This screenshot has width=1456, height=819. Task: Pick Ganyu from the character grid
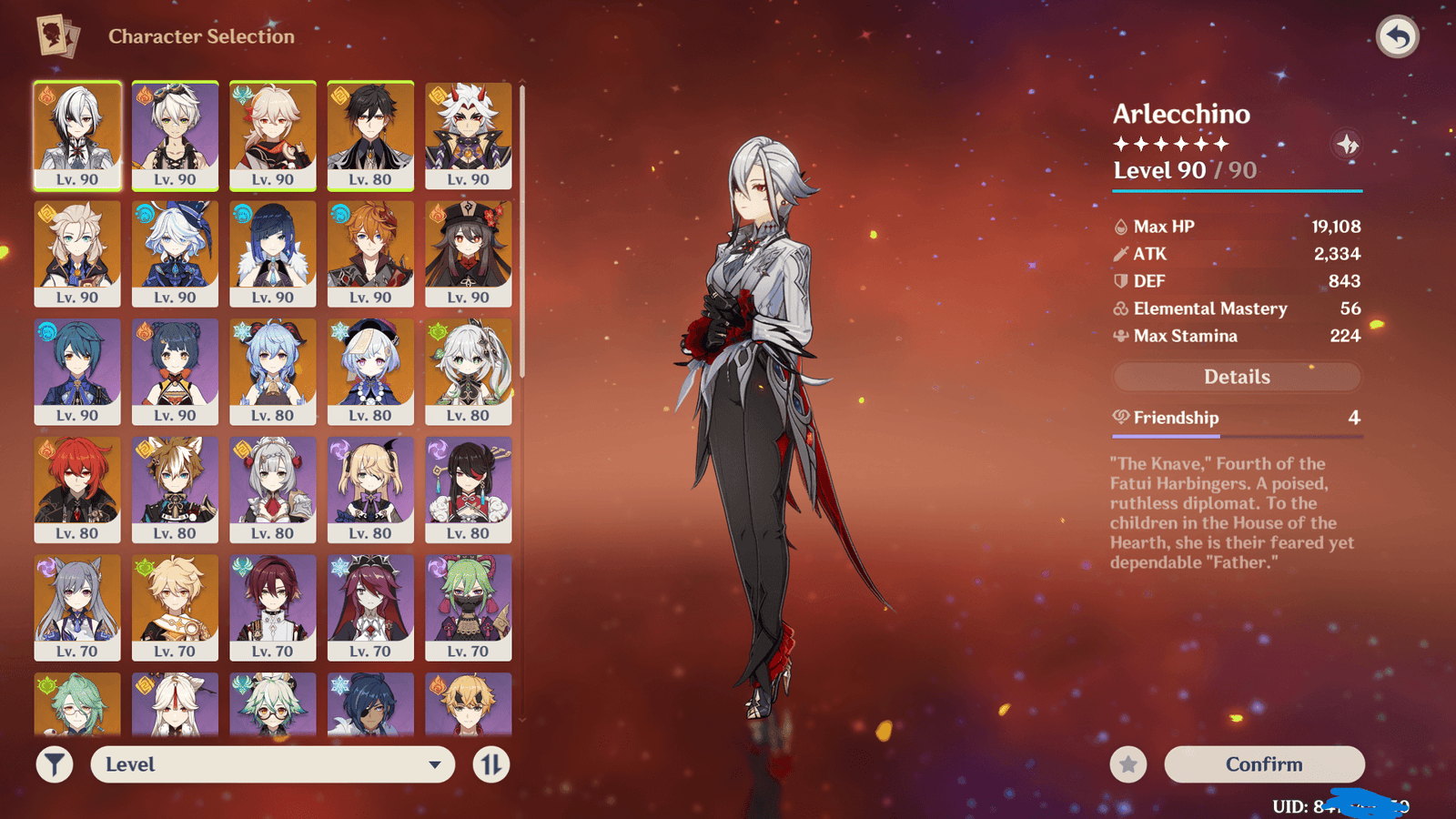(x=273, y=371)
